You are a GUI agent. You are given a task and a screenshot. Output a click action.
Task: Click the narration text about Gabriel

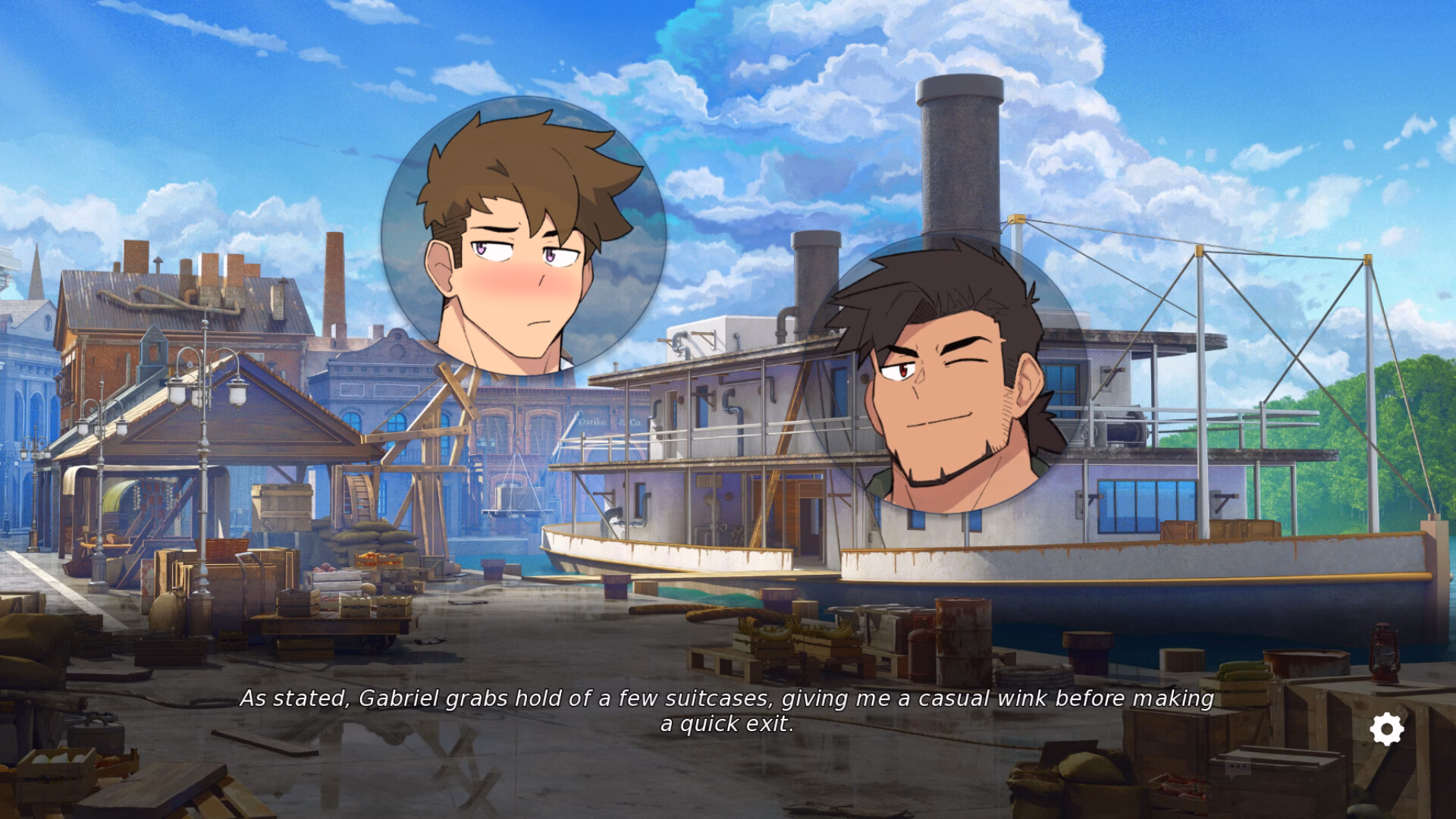click(x=728, y=699)
